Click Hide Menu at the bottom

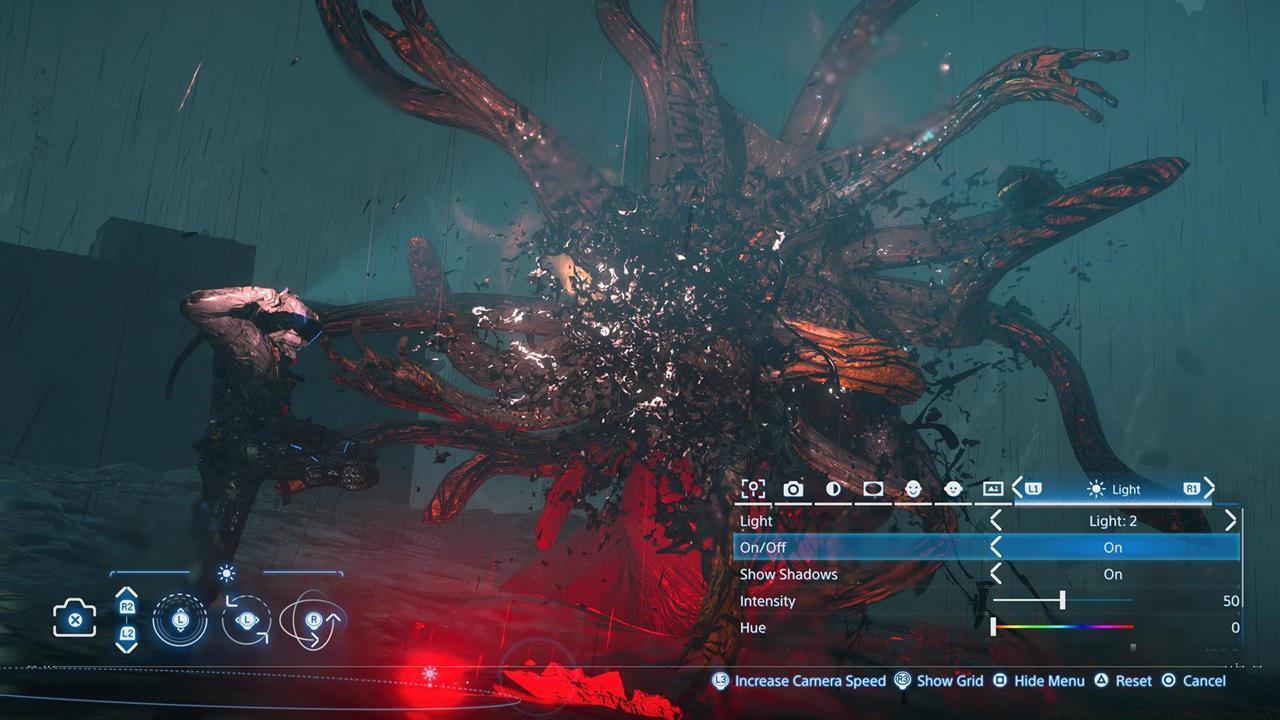click(x=1047, y=680)
